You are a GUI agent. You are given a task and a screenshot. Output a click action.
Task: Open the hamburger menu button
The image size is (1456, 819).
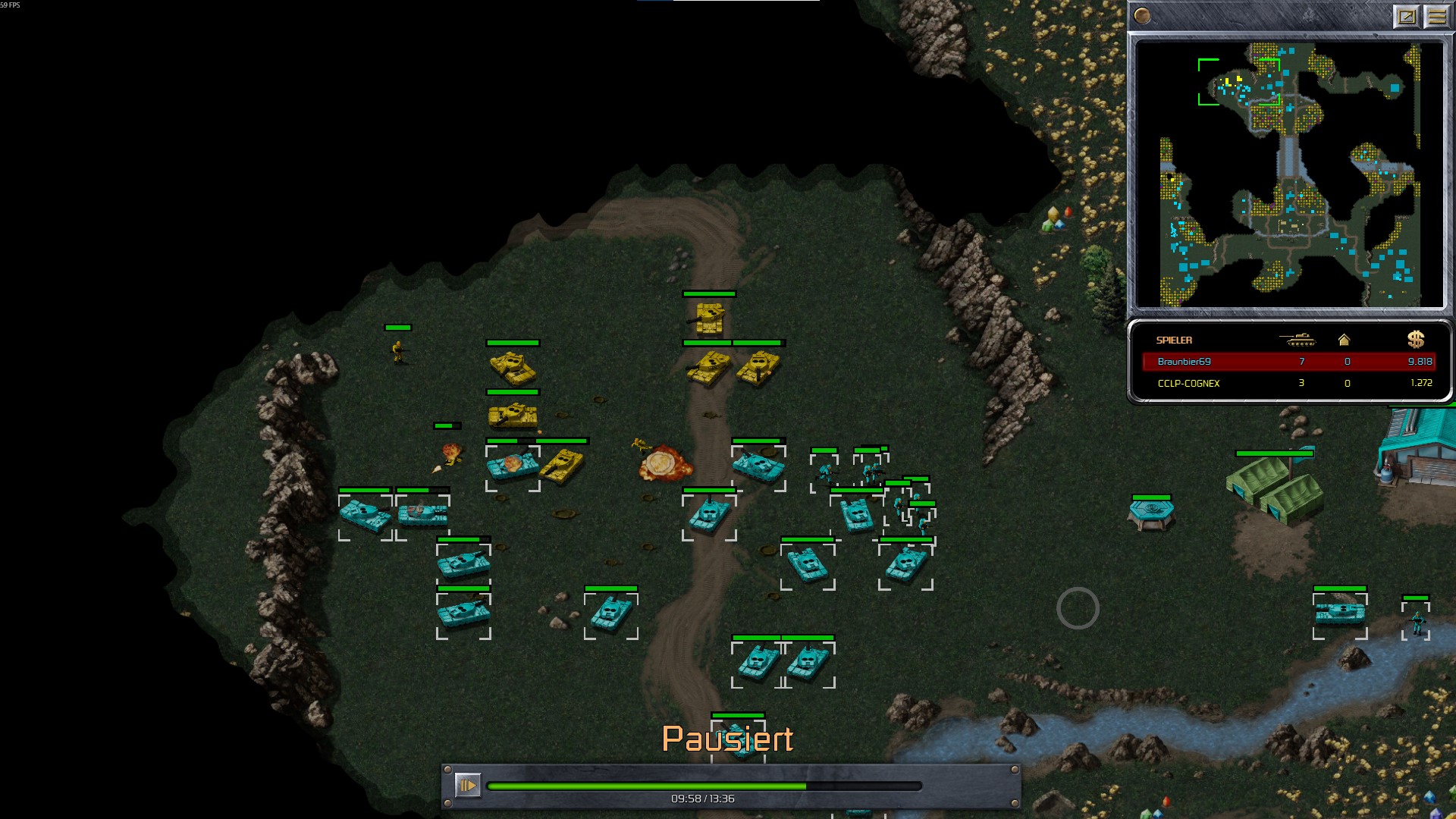coord(1436,16)
